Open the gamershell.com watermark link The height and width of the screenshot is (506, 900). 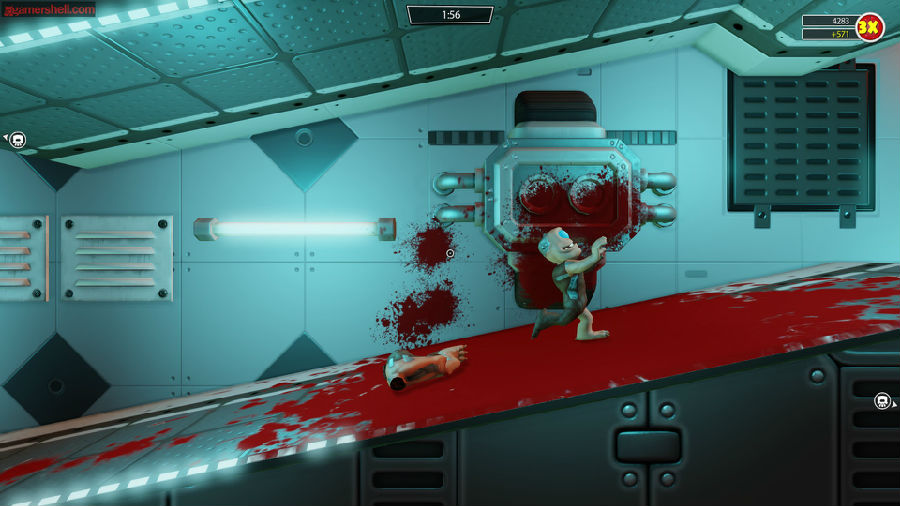(x=49, y=9)
